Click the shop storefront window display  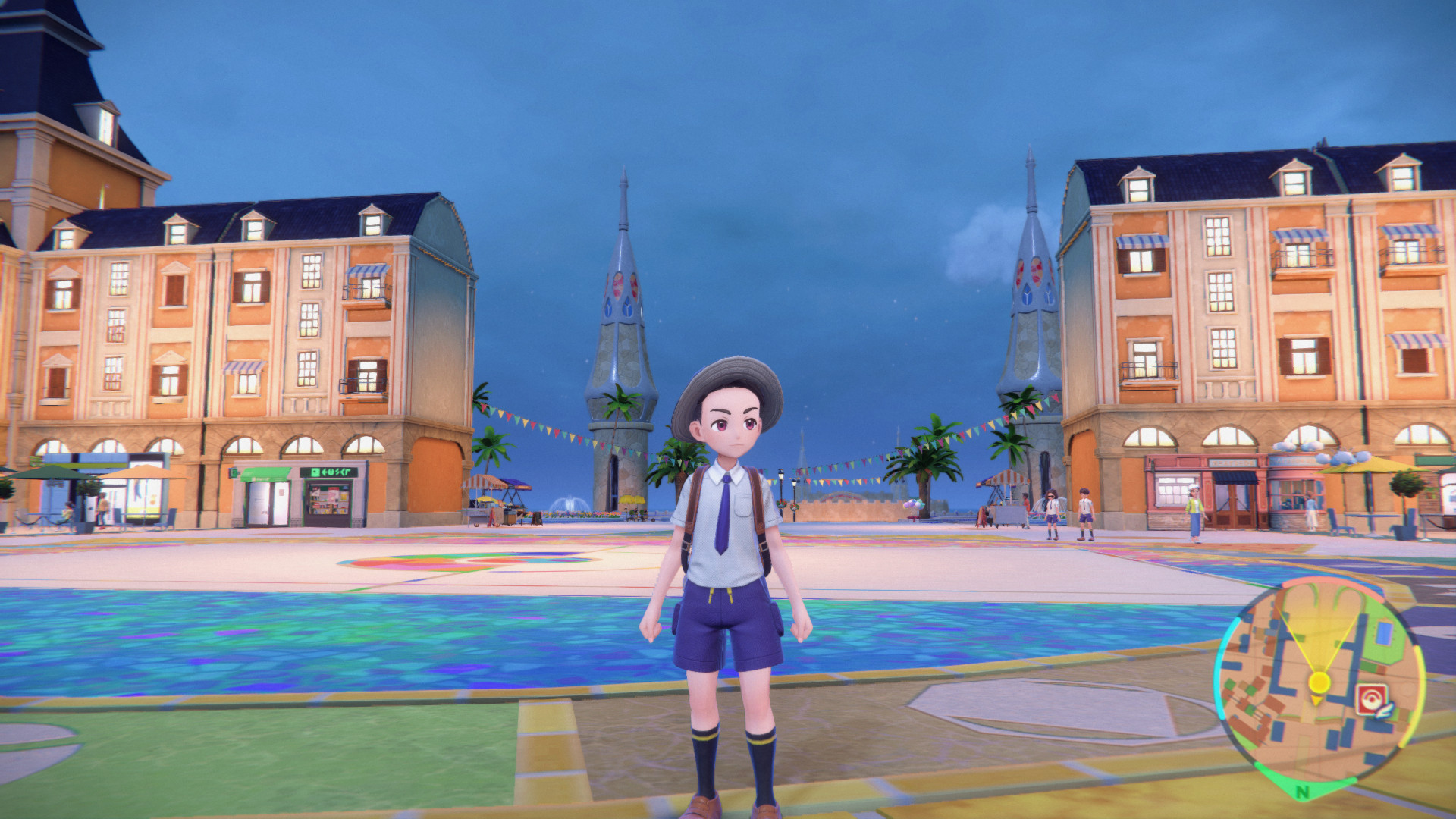(328, 500)
